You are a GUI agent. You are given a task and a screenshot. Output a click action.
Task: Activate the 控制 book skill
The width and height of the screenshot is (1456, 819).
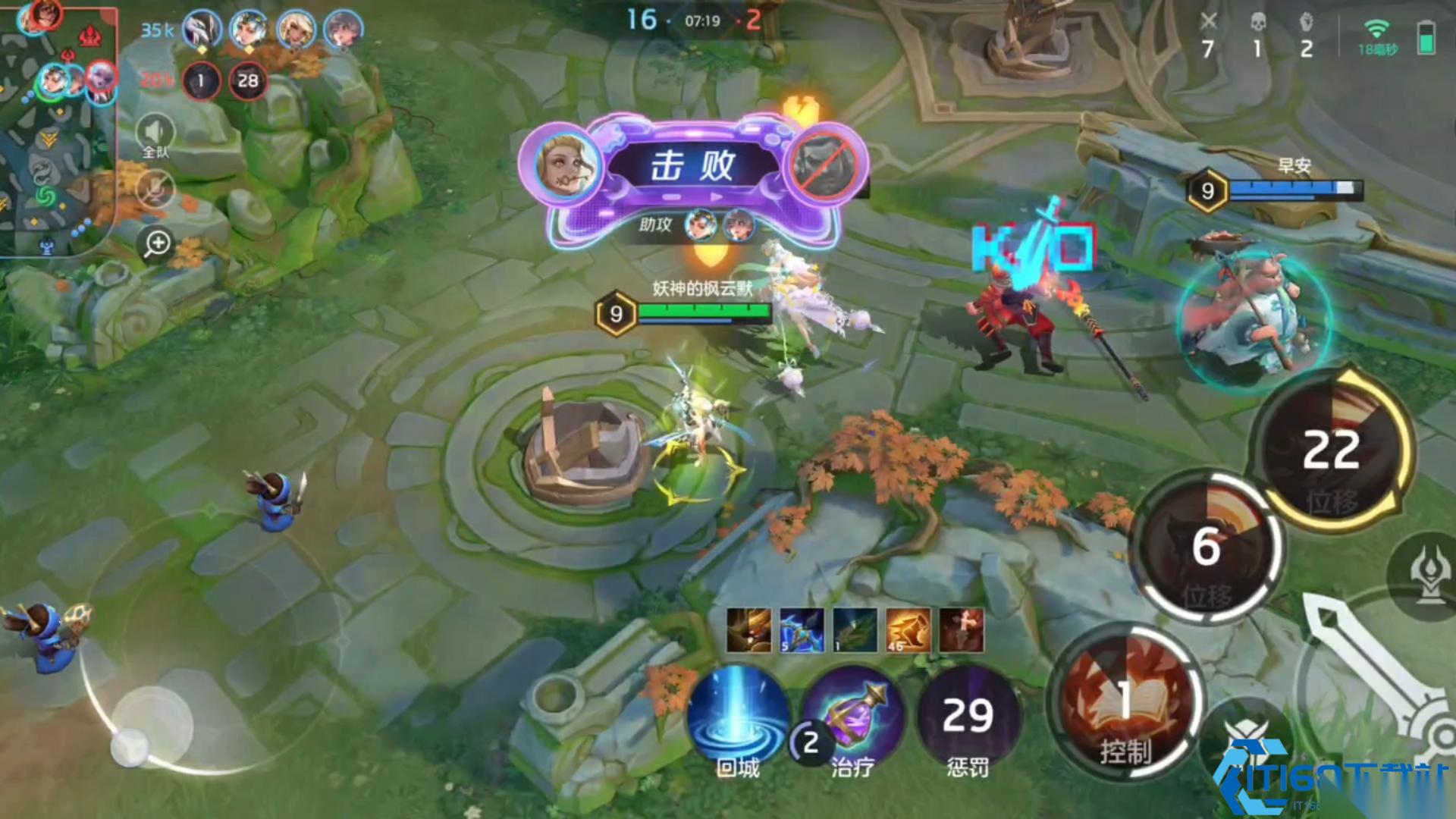(x=1125, y=701)
